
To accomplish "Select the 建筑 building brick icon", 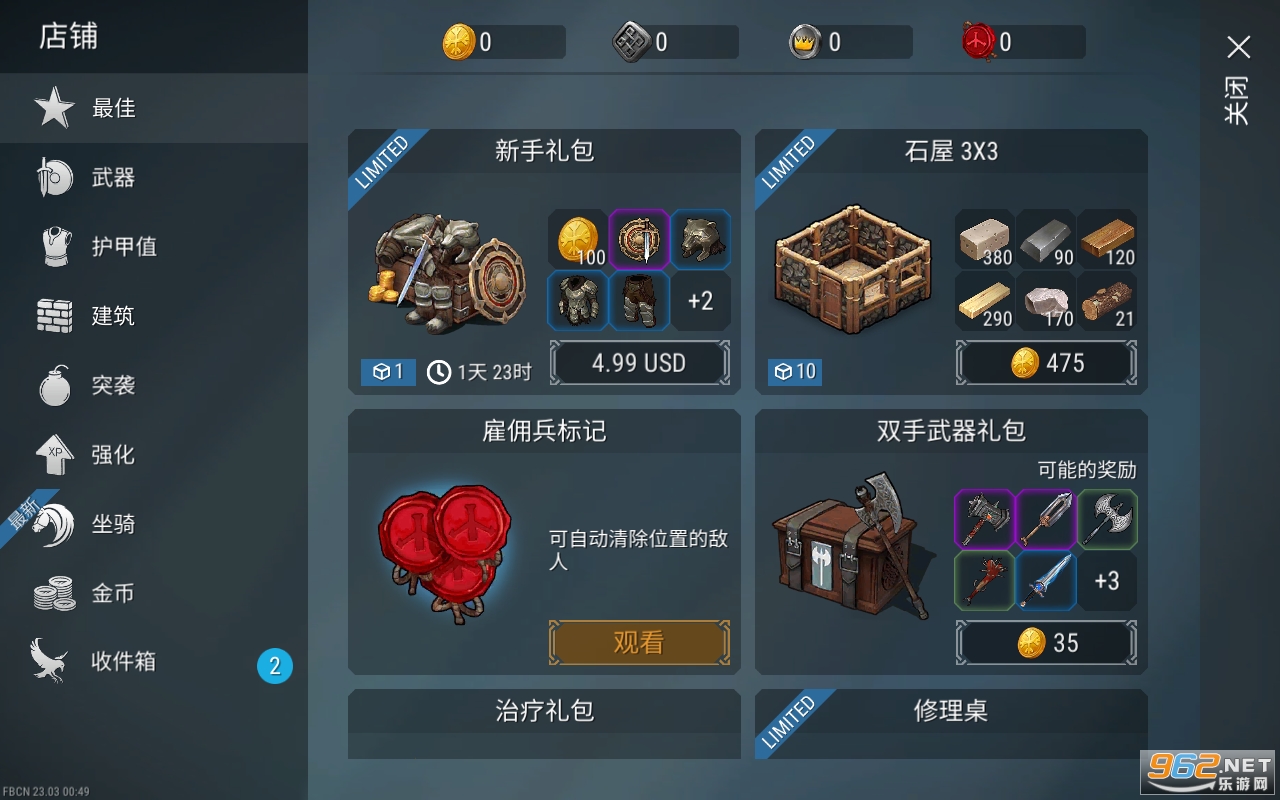I will click(55, 315).
